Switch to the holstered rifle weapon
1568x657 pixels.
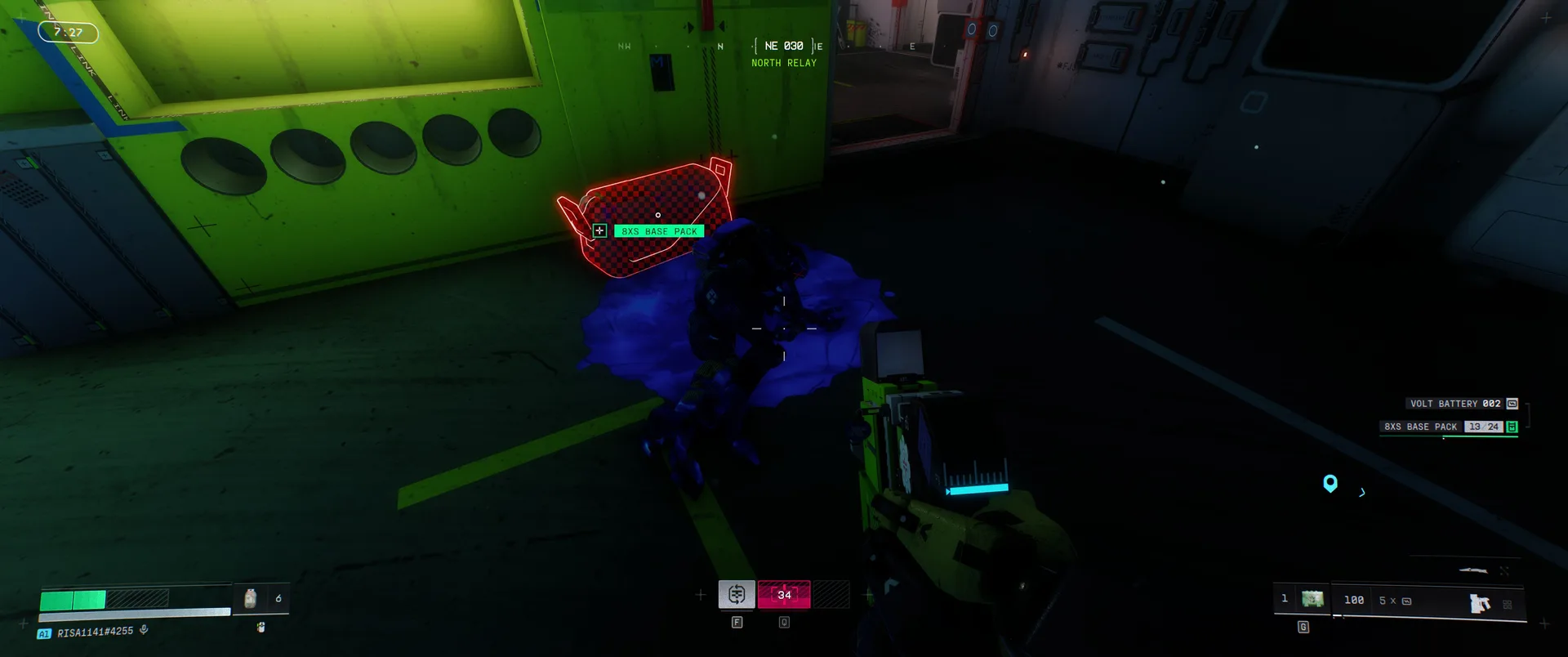pyautogui.click(x=1473, y=570)
